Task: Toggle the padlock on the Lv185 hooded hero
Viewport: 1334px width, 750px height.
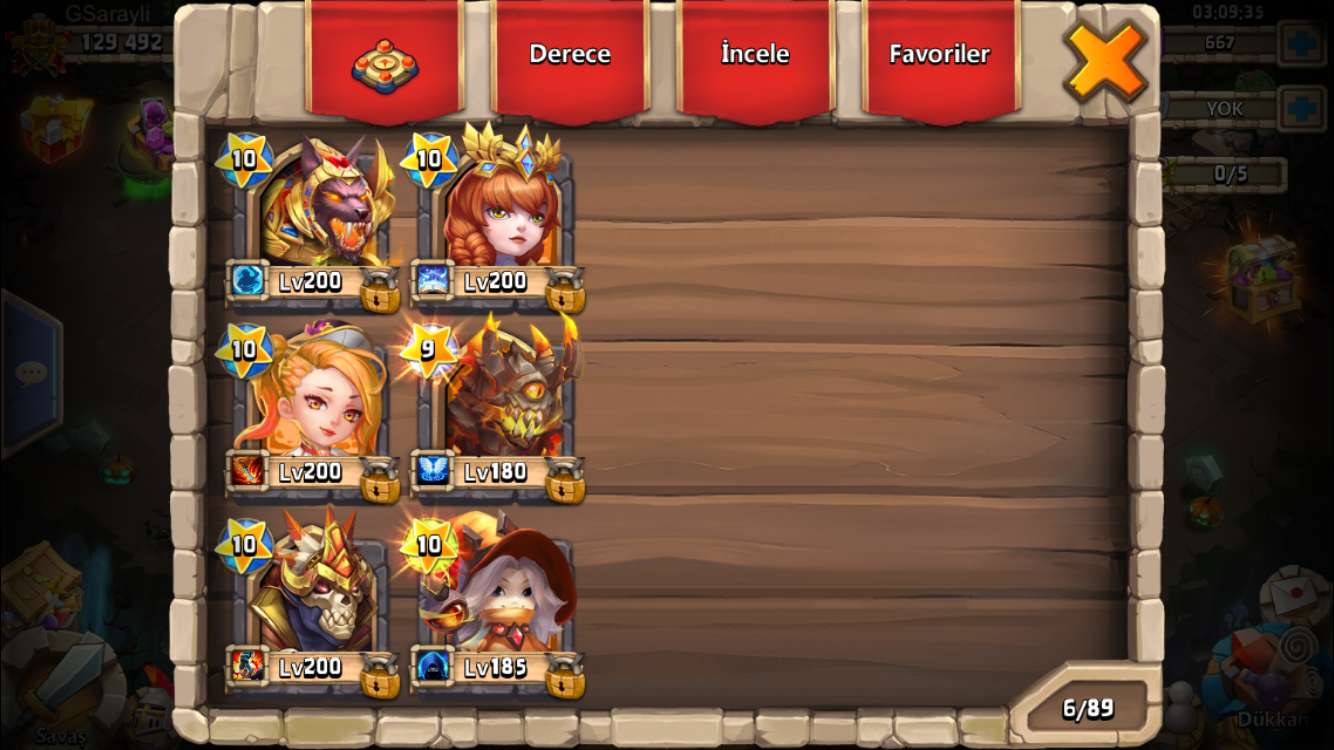Action: (565, 676)
